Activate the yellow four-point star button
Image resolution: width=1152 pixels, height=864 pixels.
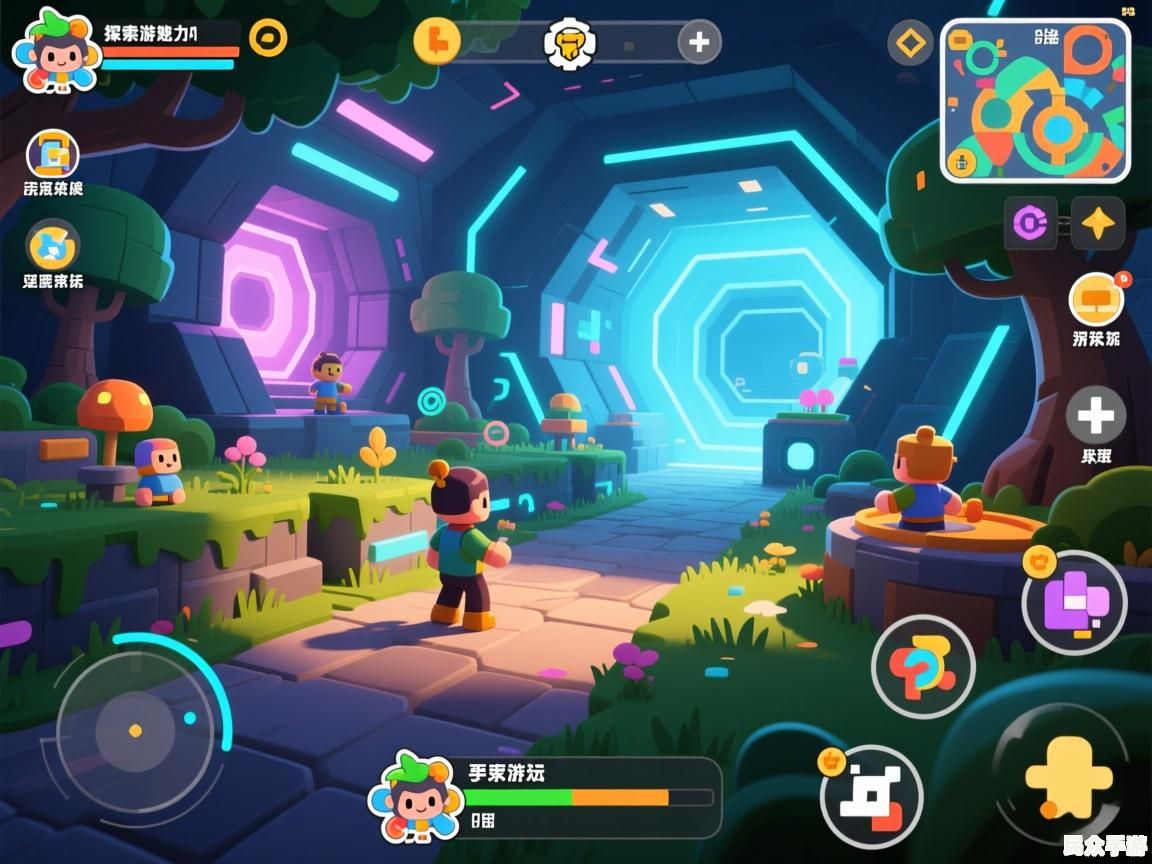click(x=1098, y=222)
